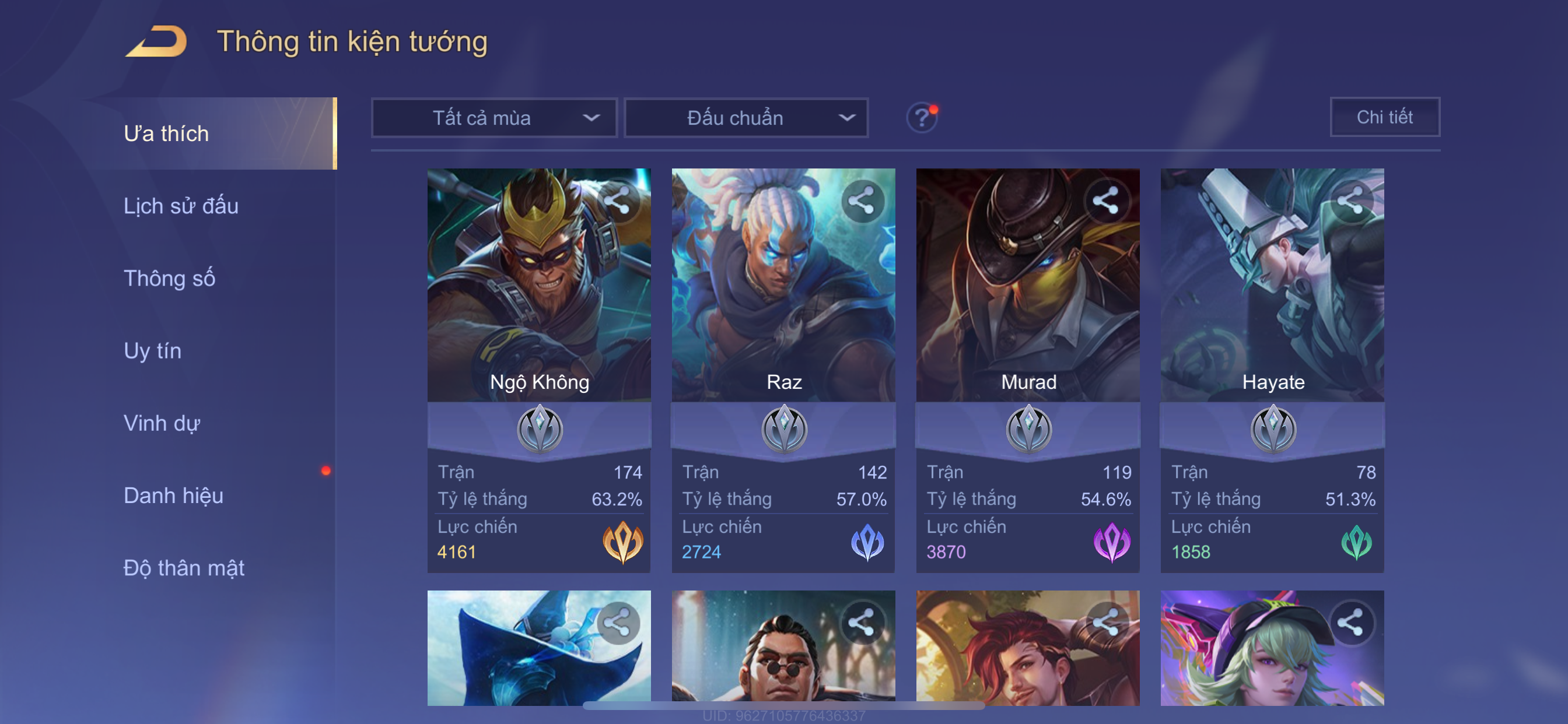Click the share icon on Raz

pyautogui.click(x=862, y=201)
